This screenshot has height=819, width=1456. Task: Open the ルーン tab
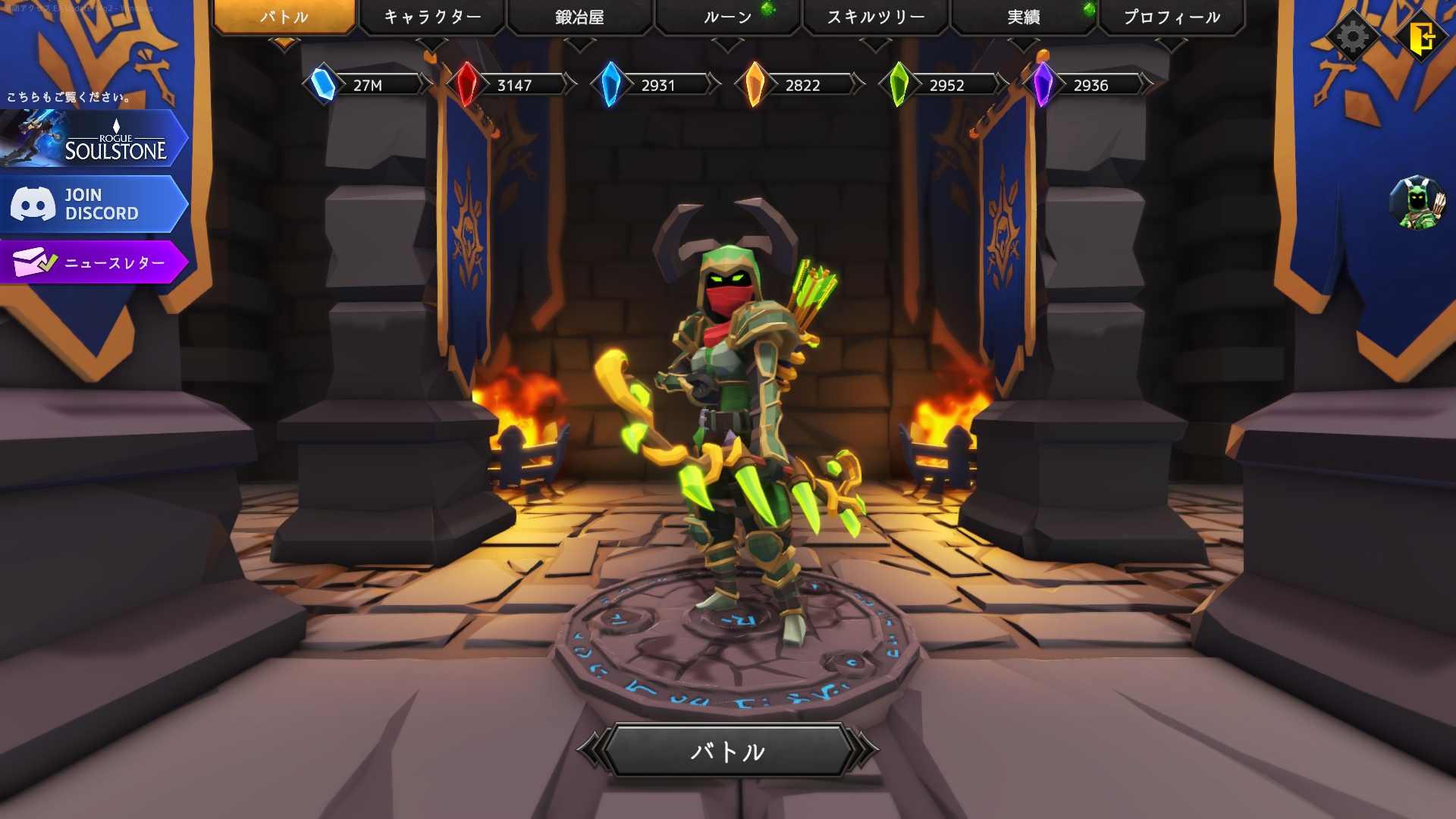point(727,17)
